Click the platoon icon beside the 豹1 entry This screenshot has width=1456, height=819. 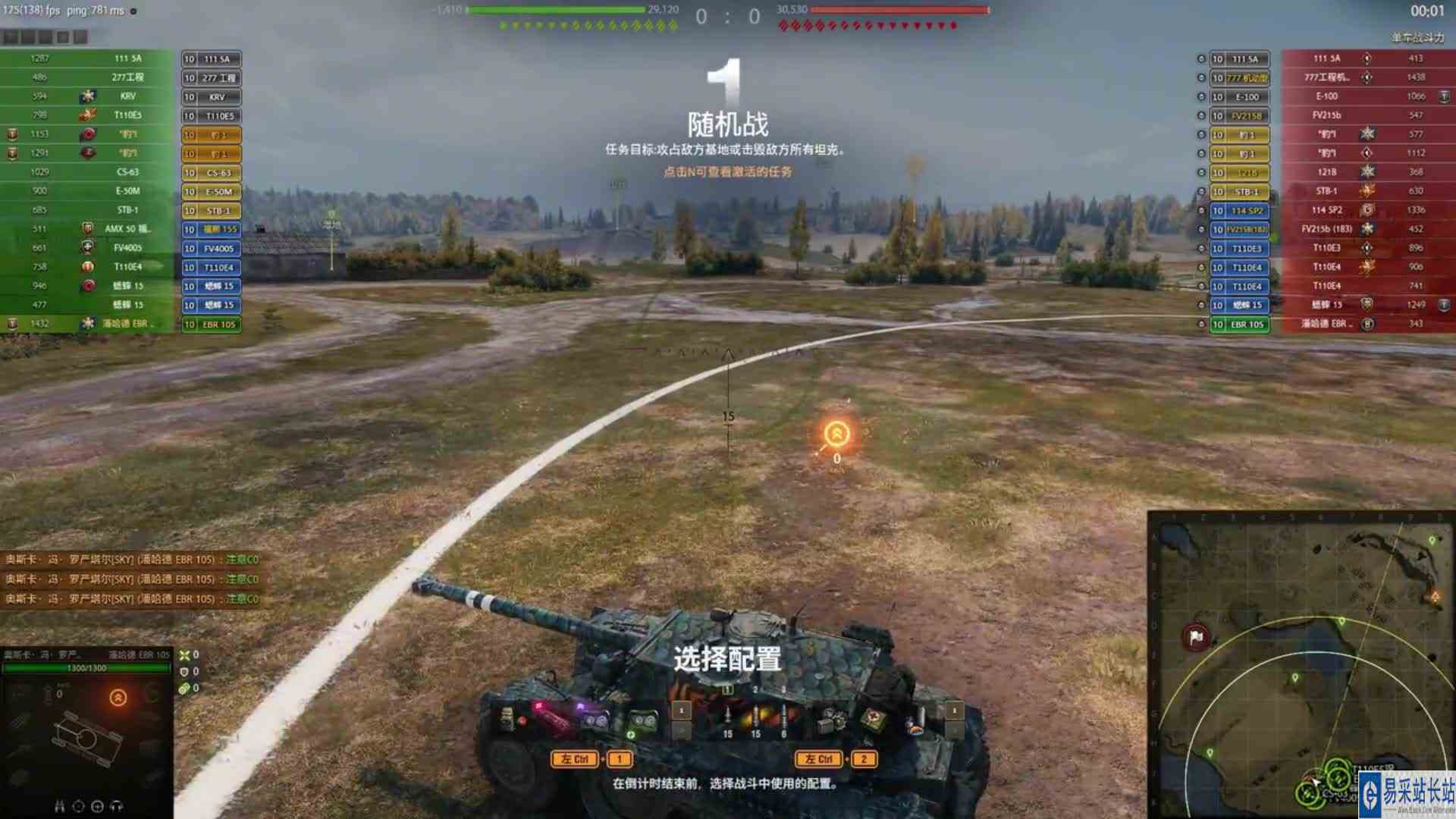(x=11, y=133)
